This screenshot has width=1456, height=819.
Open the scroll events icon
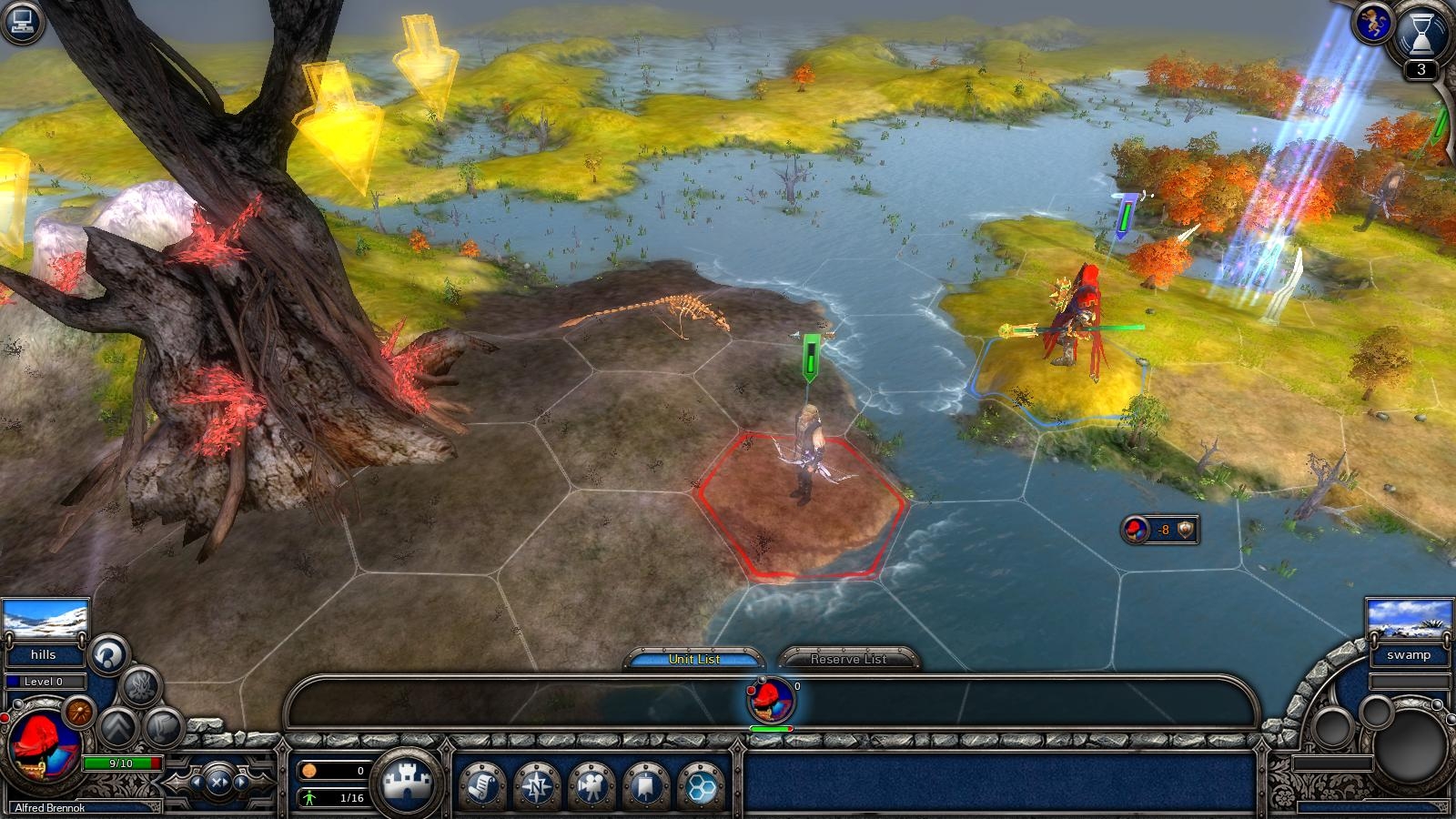click(485, 786)
